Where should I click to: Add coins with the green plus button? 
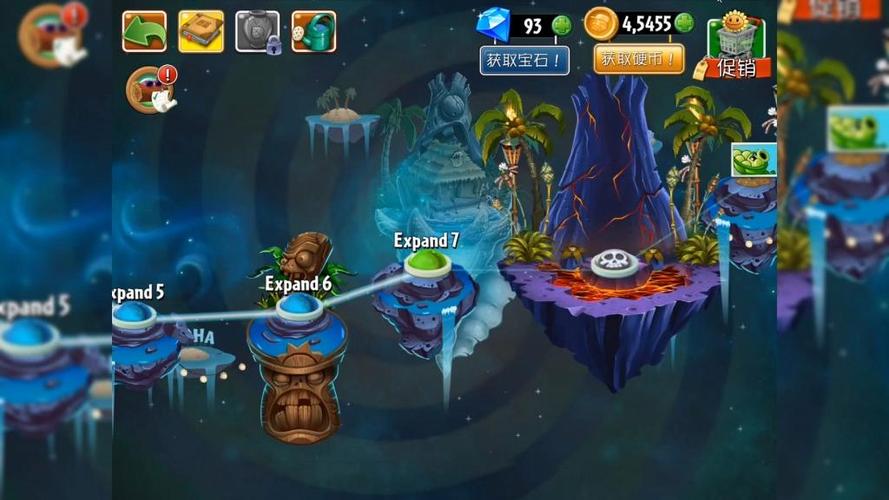point(684,23)
